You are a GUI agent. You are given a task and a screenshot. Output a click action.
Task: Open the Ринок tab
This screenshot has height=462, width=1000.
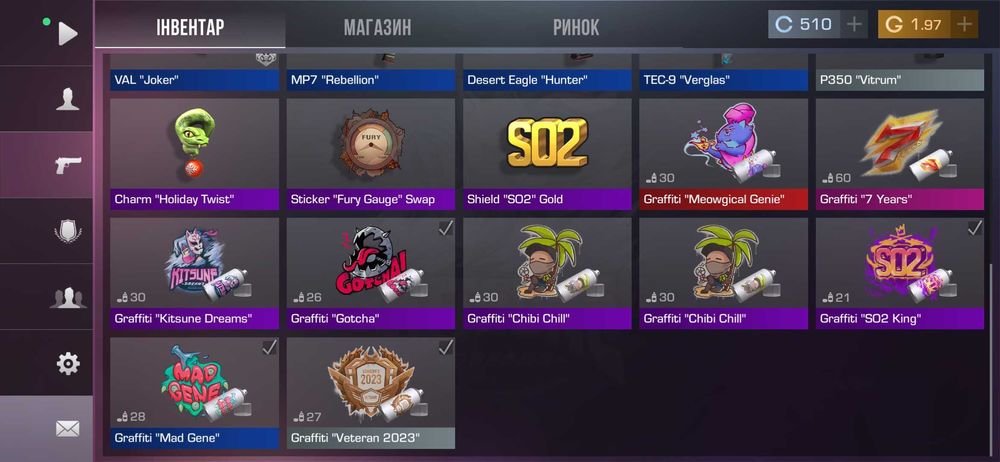pyautogui.click(x=576, y=27)
